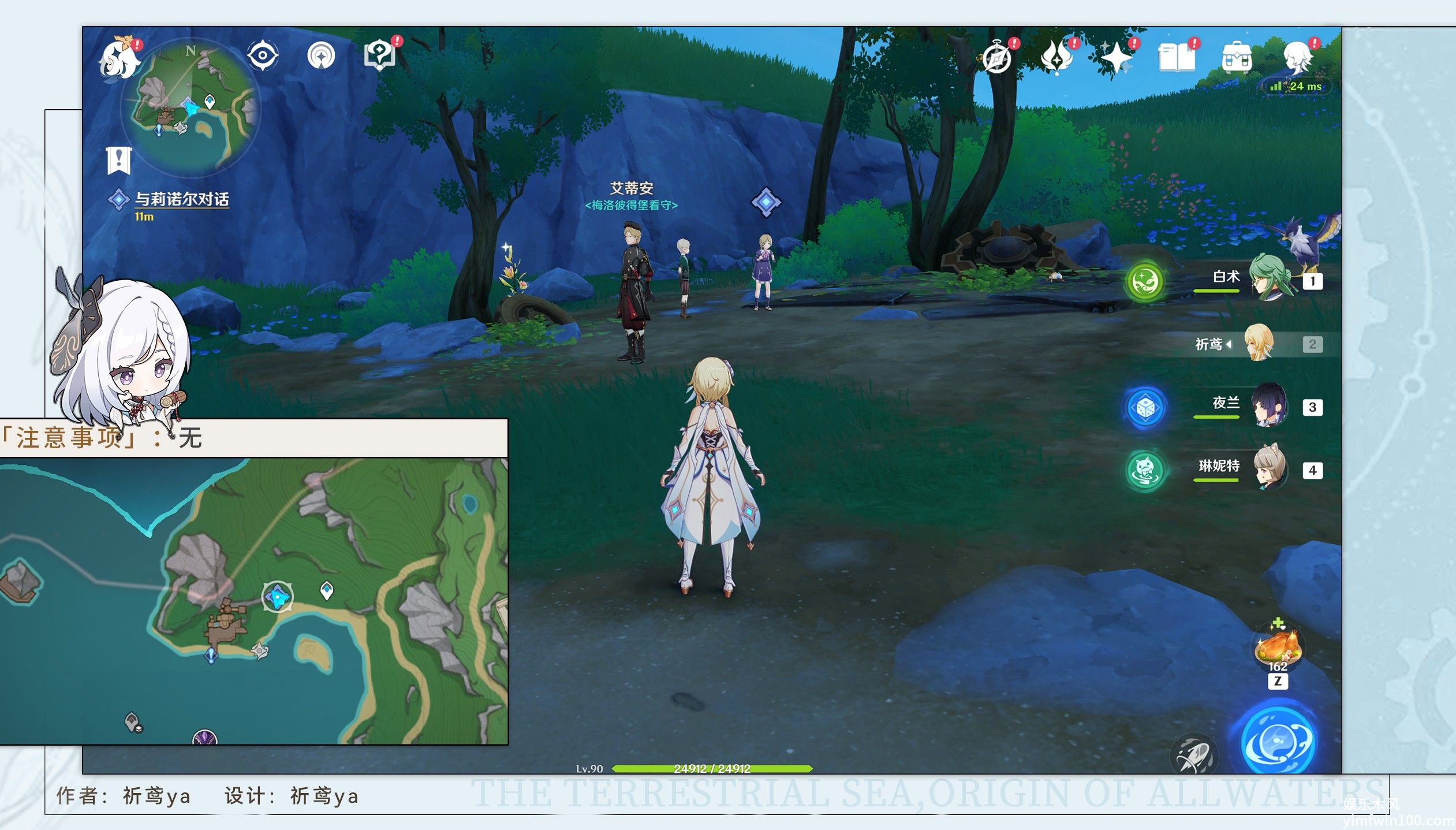Click the guide's enlarged map inset
1456x830 pixels.
(254, 601)
